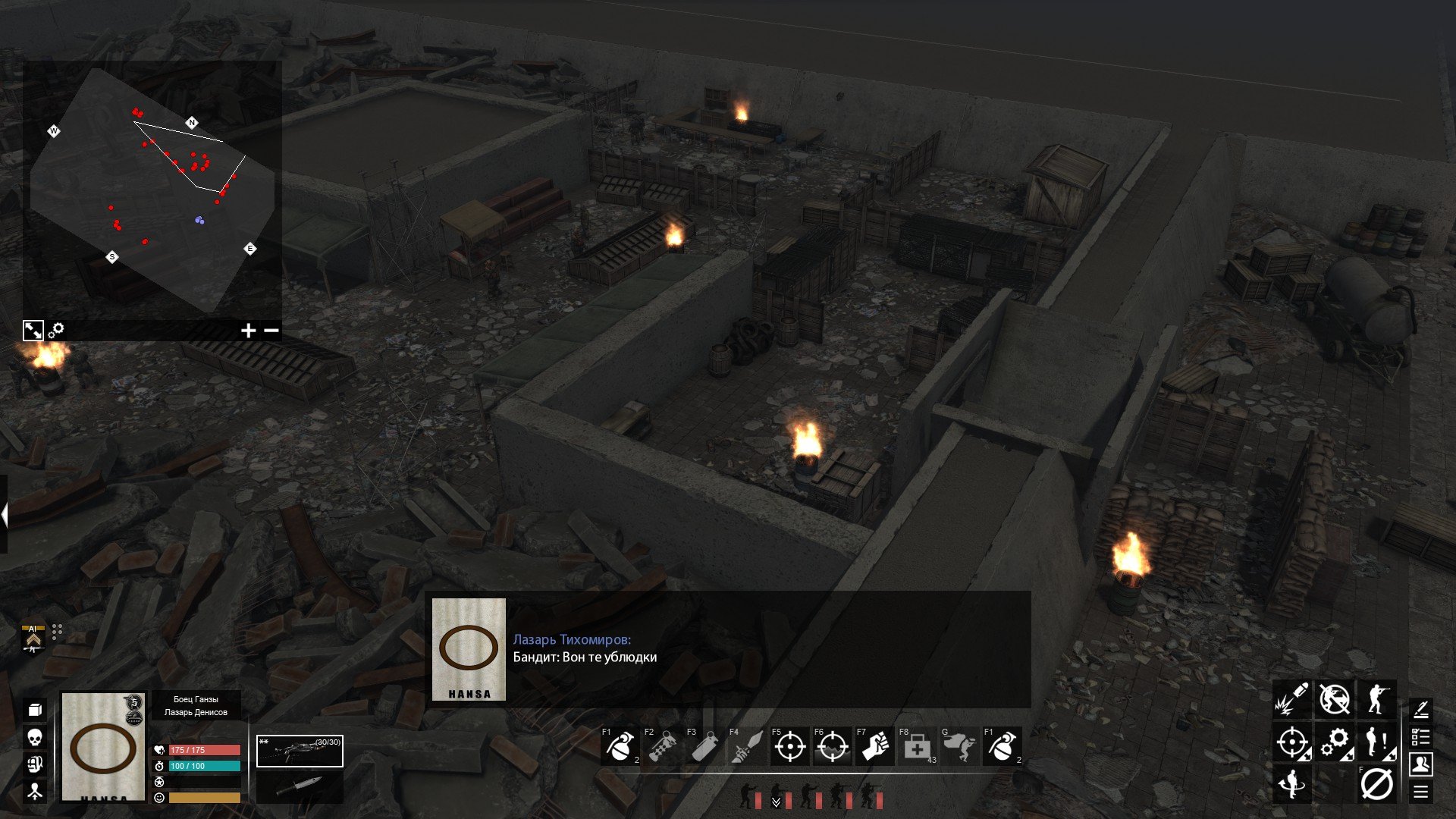The width and height of the screenshot is (1456, 819).
Task: Use the F7 raised fist melee action
Action: coord(874,747)
